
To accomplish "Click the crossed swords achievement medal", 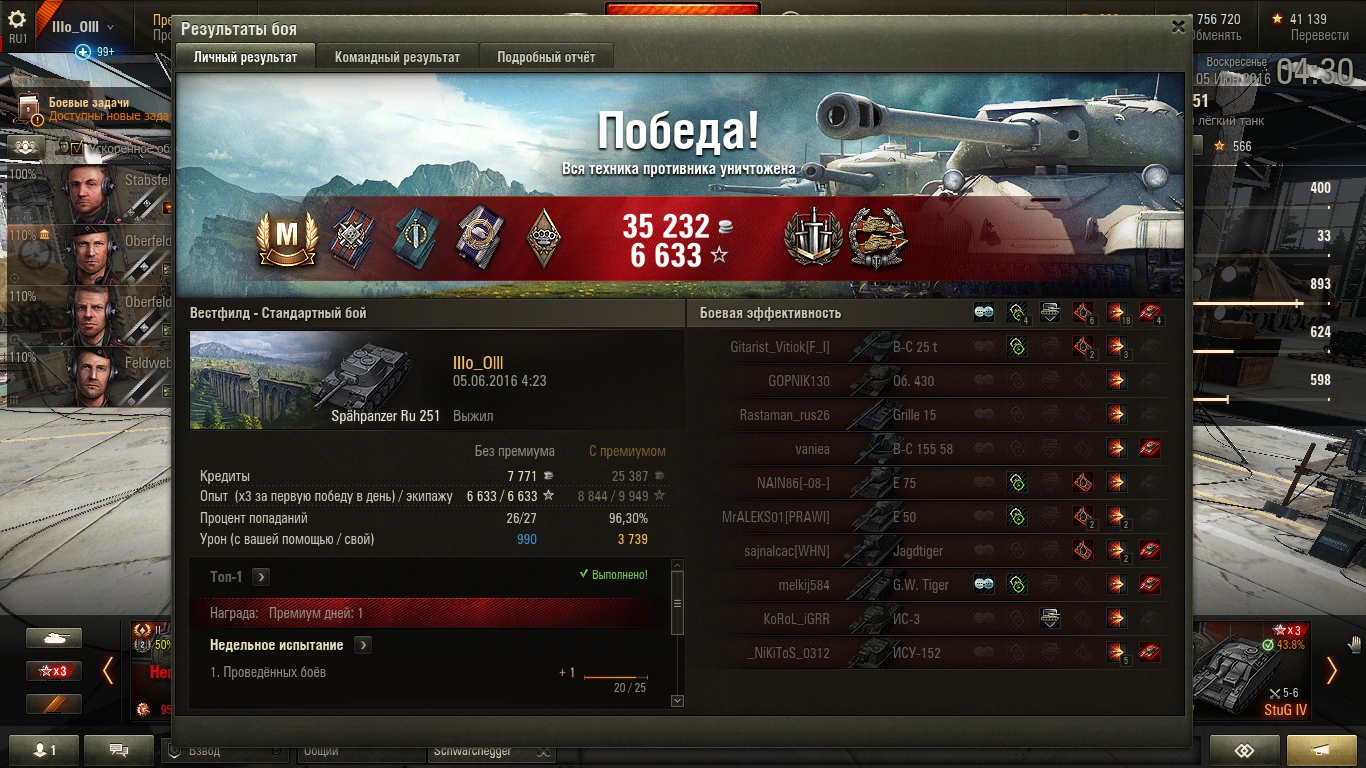I will 813,238.
